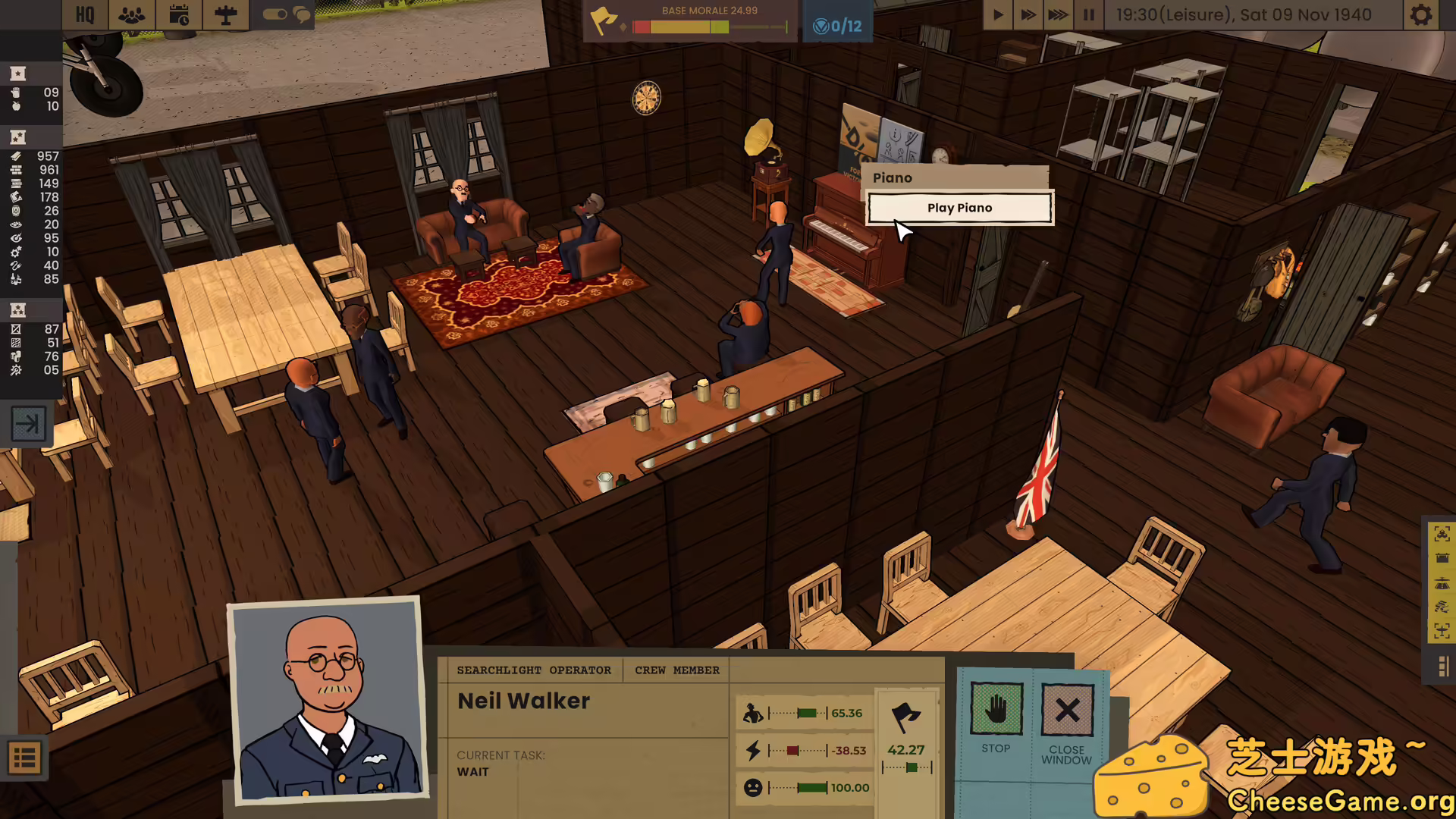This screenshot has height=819, width=1456.
Task: Select the hangar icon on the right panel
Action: pos(1441,558)
